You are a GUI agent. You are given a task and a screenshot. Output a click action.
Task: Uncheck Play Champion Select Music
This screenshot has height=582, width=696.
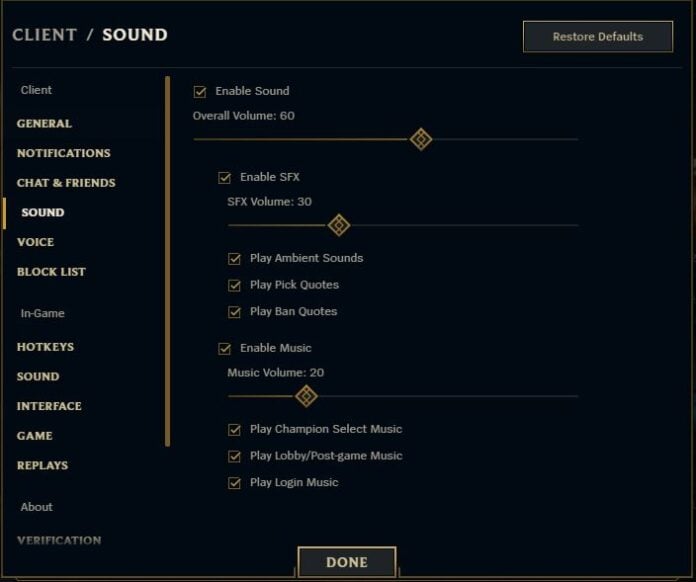click(x=235, y=429)
